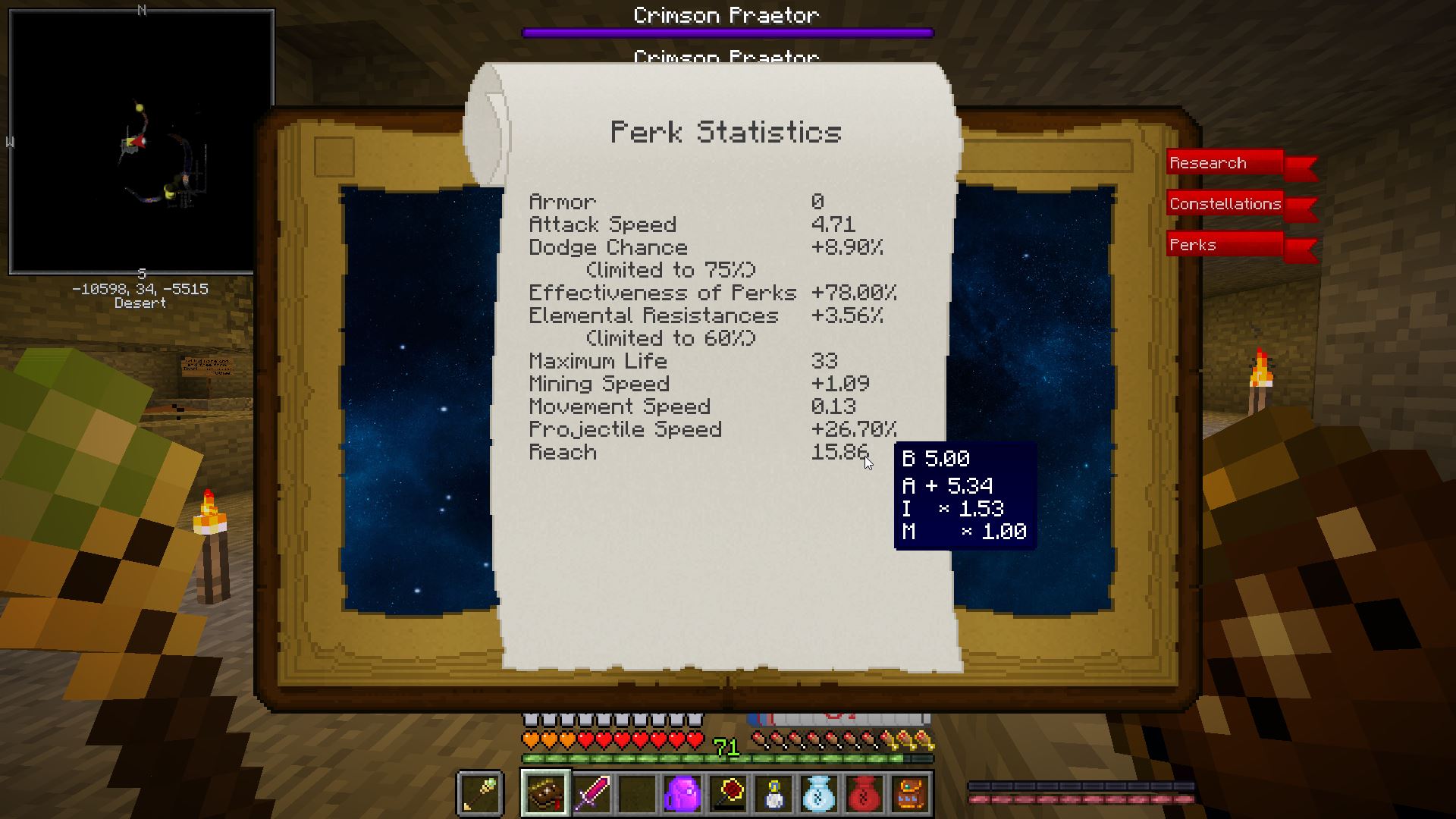Select the purple backpack slot
The height and width of the screenshot is (819, 1456).
pyautogui.click(x=682, y=793)
